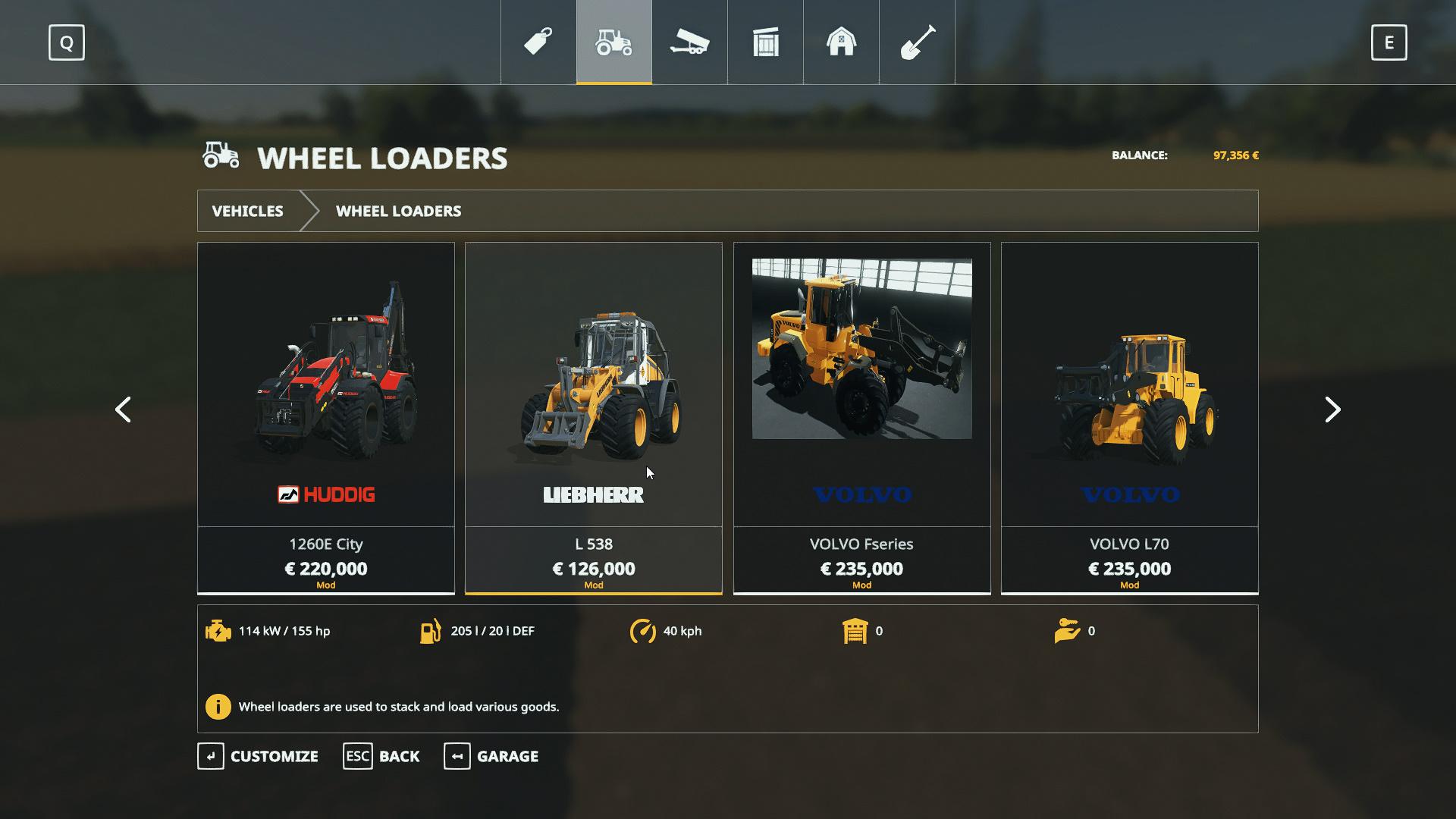Open the trailer tools tab
Image resolution: width=1456 pixels, height=819 pixels.
tap(689, 42)
